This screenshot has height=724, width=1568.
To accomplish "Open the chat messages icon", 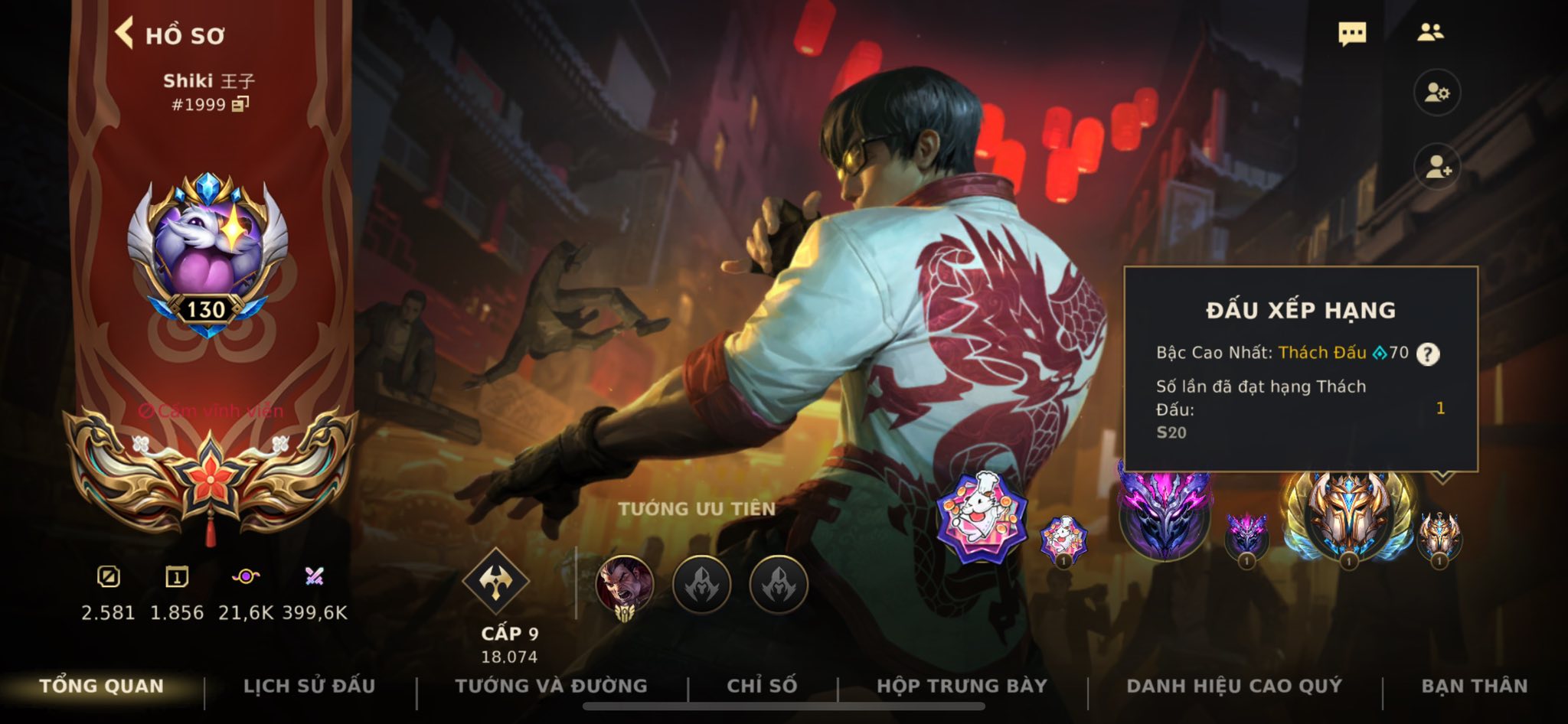I will pyautogui.click(x=1352, y=34).
